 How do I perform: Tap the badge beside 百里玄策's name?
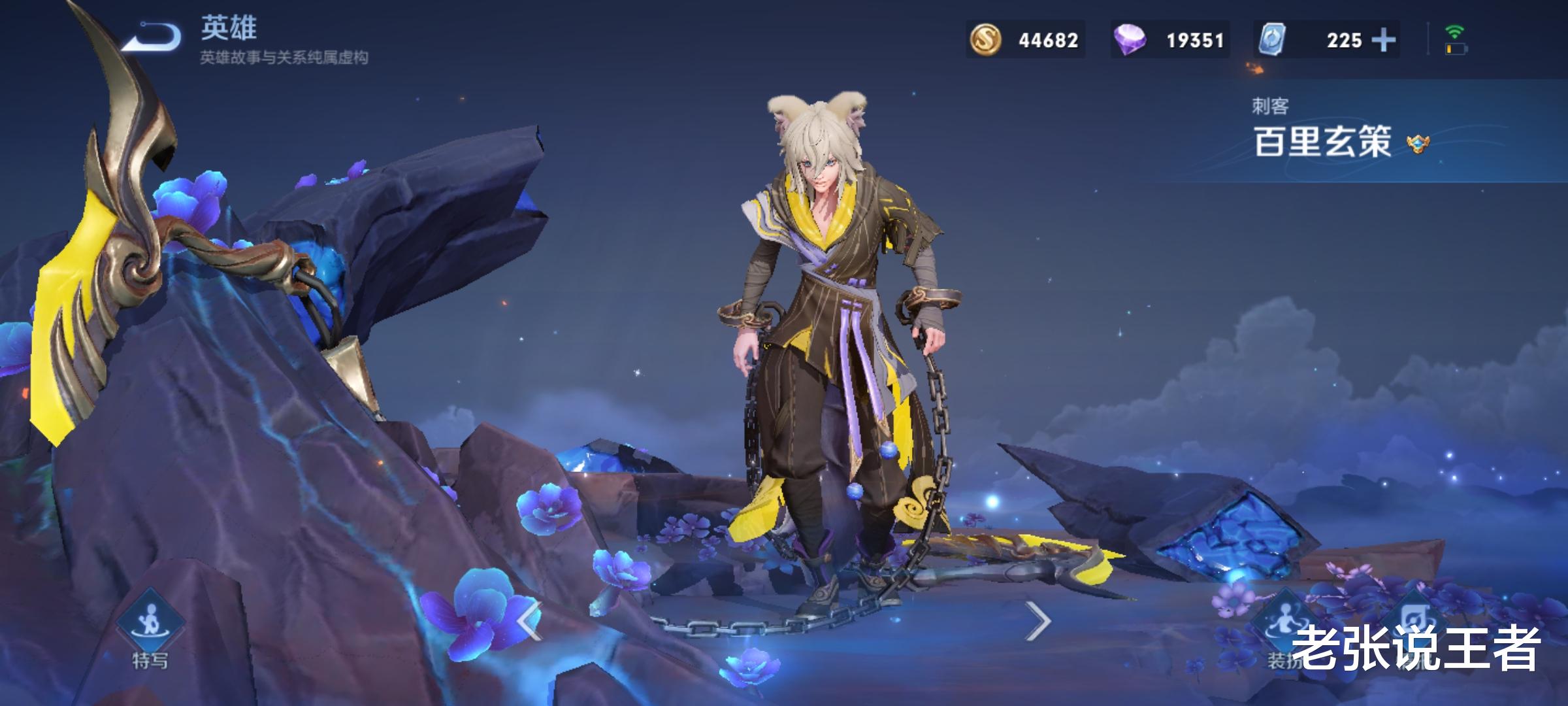[x=1418, y=144]
